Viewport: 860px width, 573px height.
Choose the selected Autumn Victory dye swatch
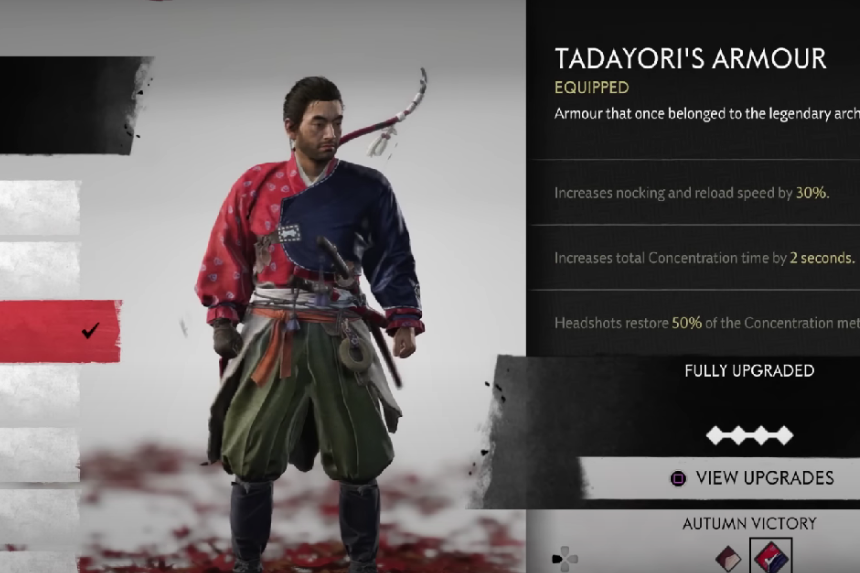(770, 558)
